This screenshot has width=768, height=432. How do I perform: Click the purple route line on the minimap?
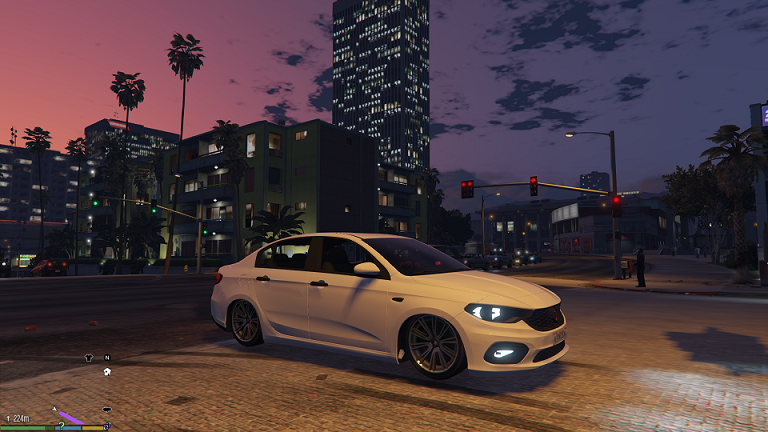point(72,417)
